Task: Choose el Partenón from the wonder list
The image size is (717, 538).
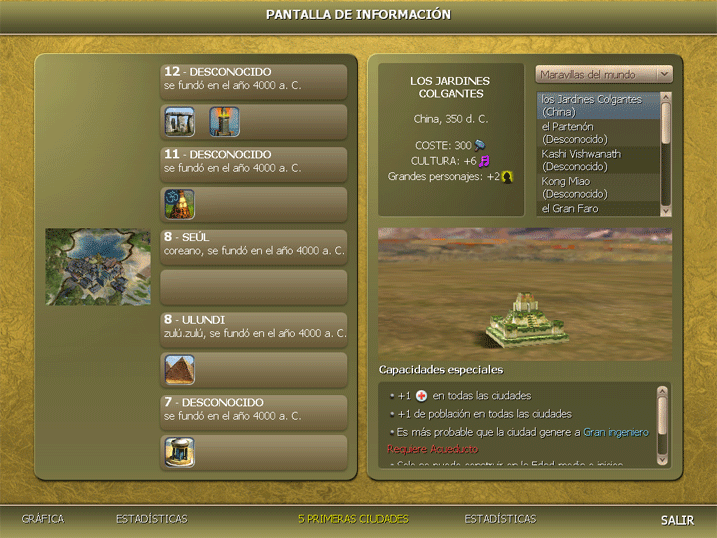Action: pyautogui.click(x=597, y=132)
